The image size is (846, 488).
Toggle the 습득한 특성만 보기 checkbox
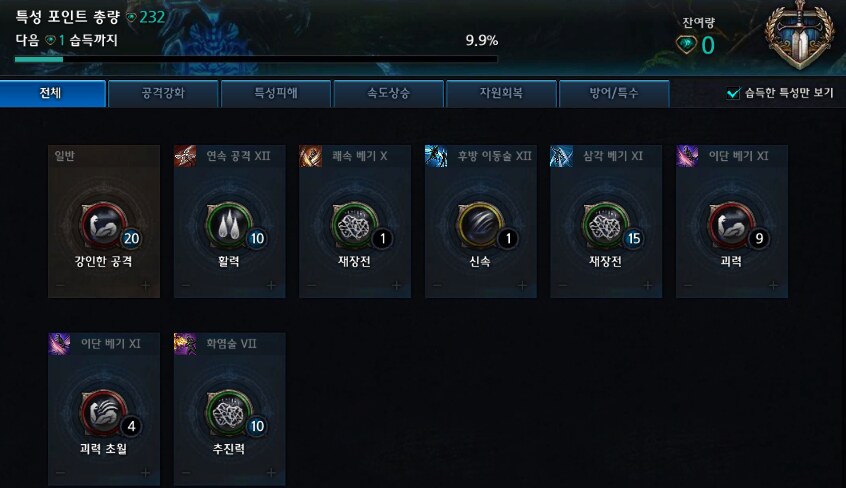click(733, 94)
